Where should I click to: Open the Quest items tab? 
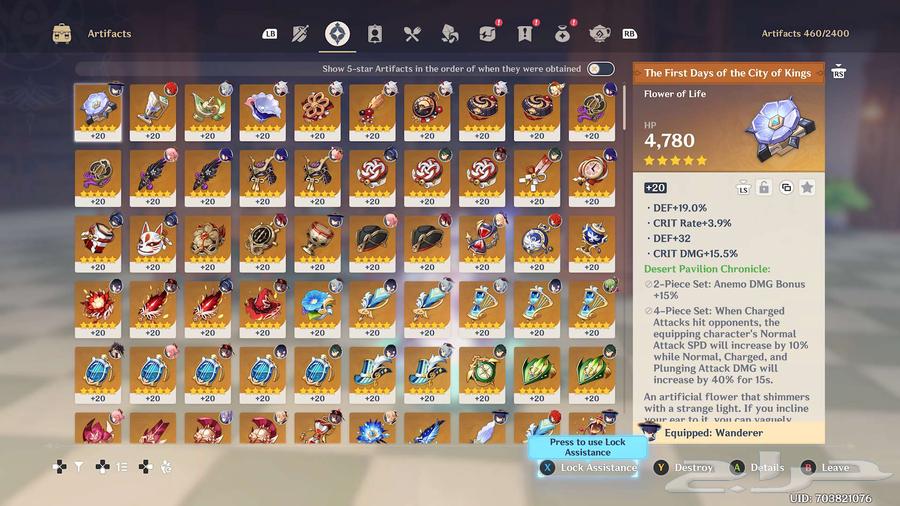click(525, 34)
